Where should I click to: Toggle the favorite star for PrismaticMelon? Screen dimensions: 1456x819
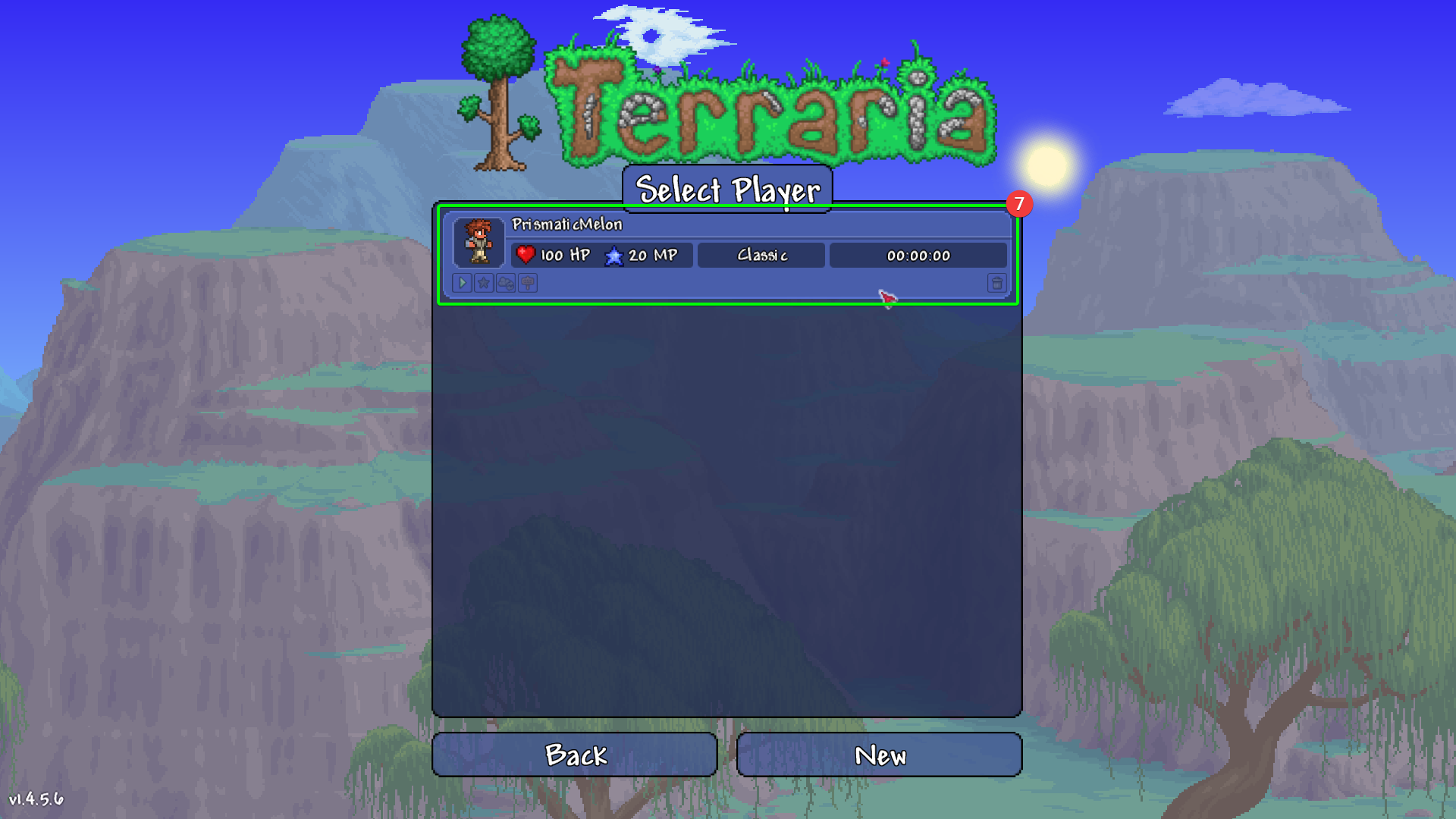[x=483, y=283]
